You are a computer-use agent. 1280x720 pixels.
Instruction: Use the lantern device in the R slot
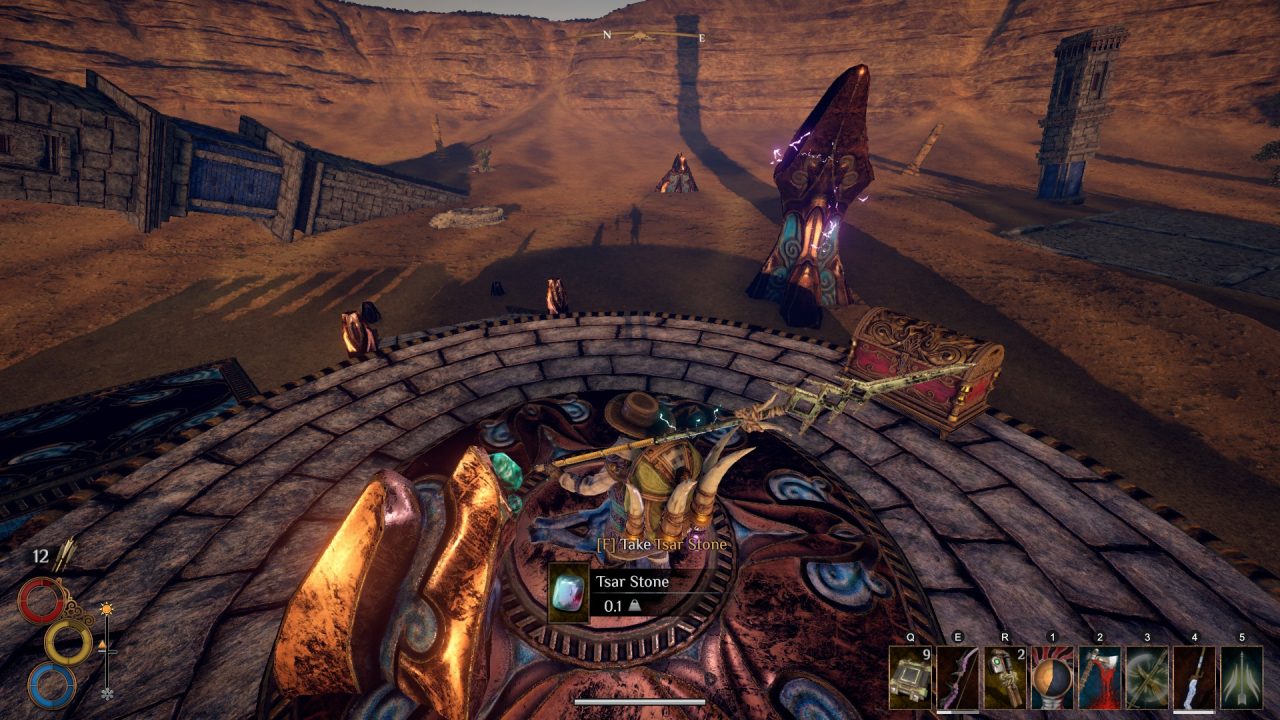point(1004,678)
